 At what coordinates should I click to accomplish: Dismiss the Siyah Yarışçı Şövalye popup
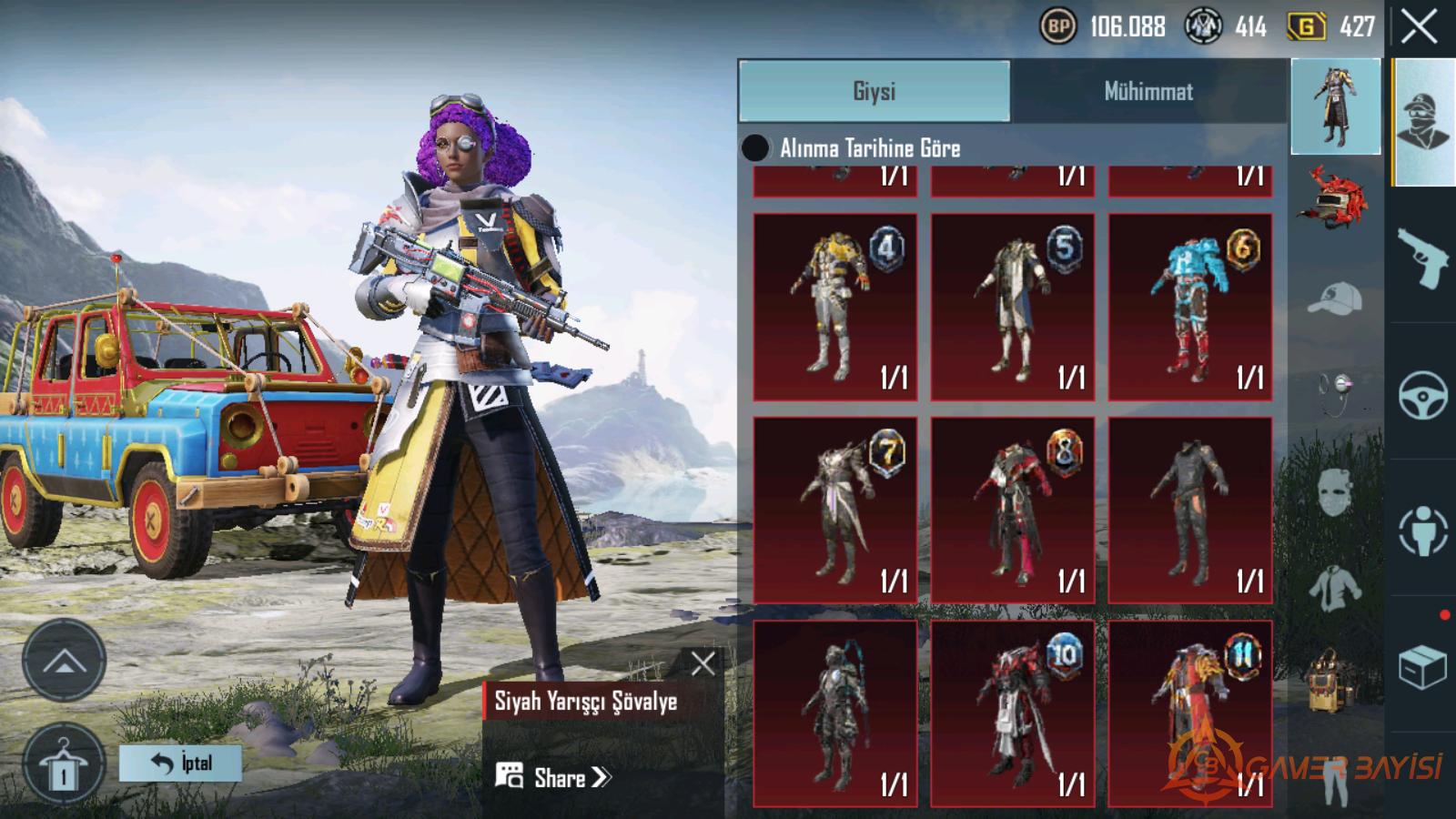coord(703,663)
